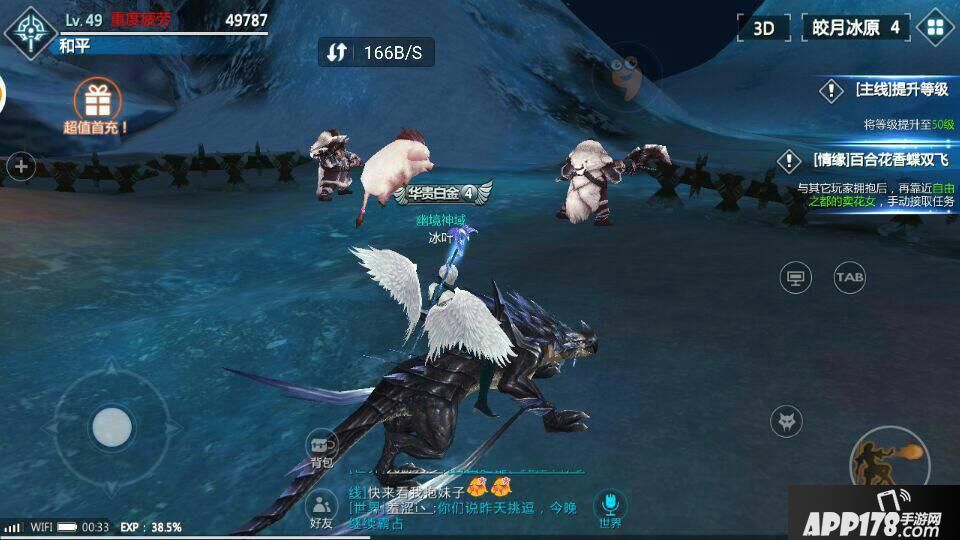Tap the 和平 peace mode label

(75, 45)
